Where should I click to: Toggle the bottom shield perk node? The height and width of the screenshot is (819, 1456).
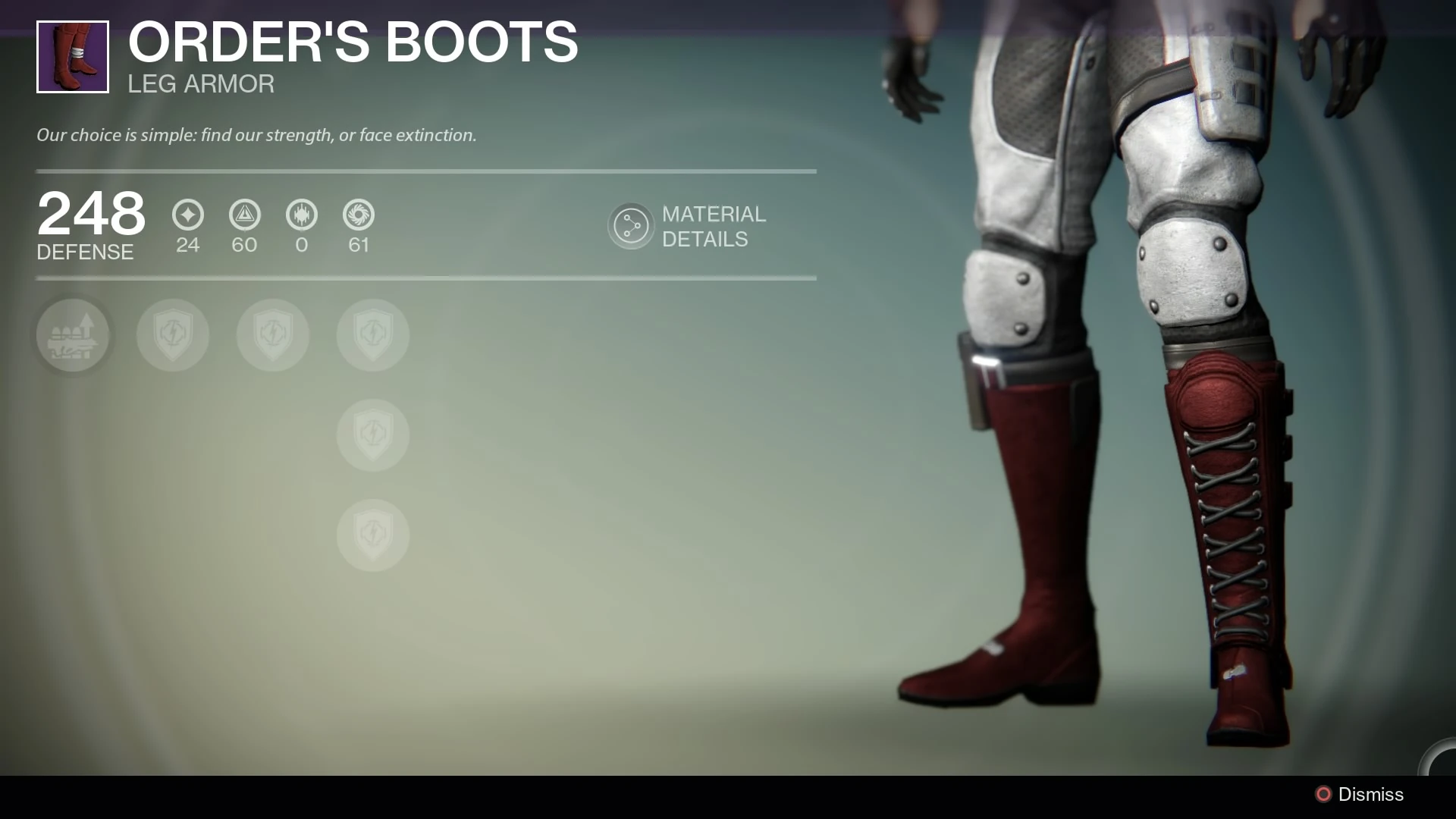pos(373,535)
